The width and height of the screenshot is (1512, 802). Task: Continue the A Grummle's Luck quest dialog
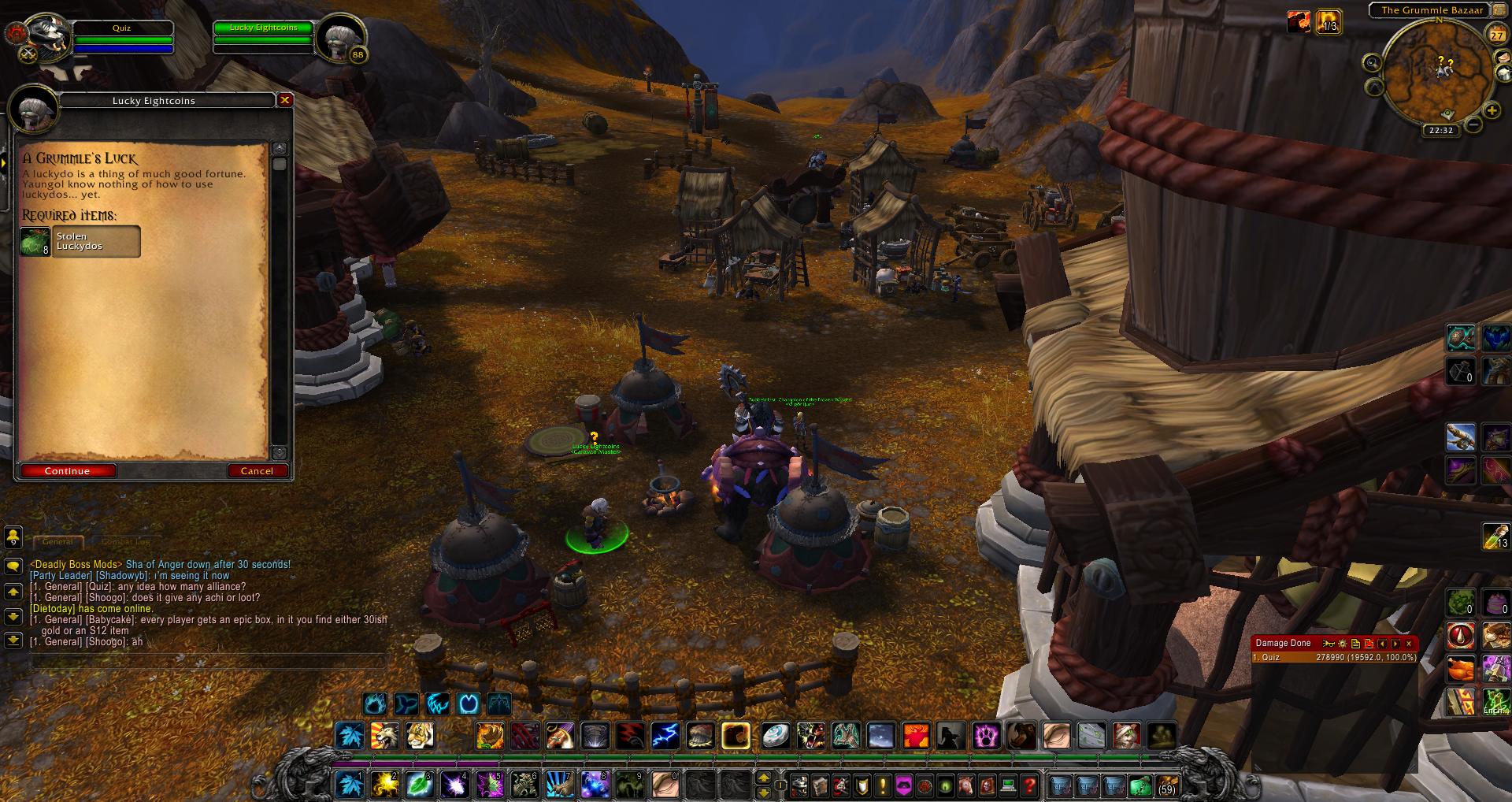coord(68,471)
